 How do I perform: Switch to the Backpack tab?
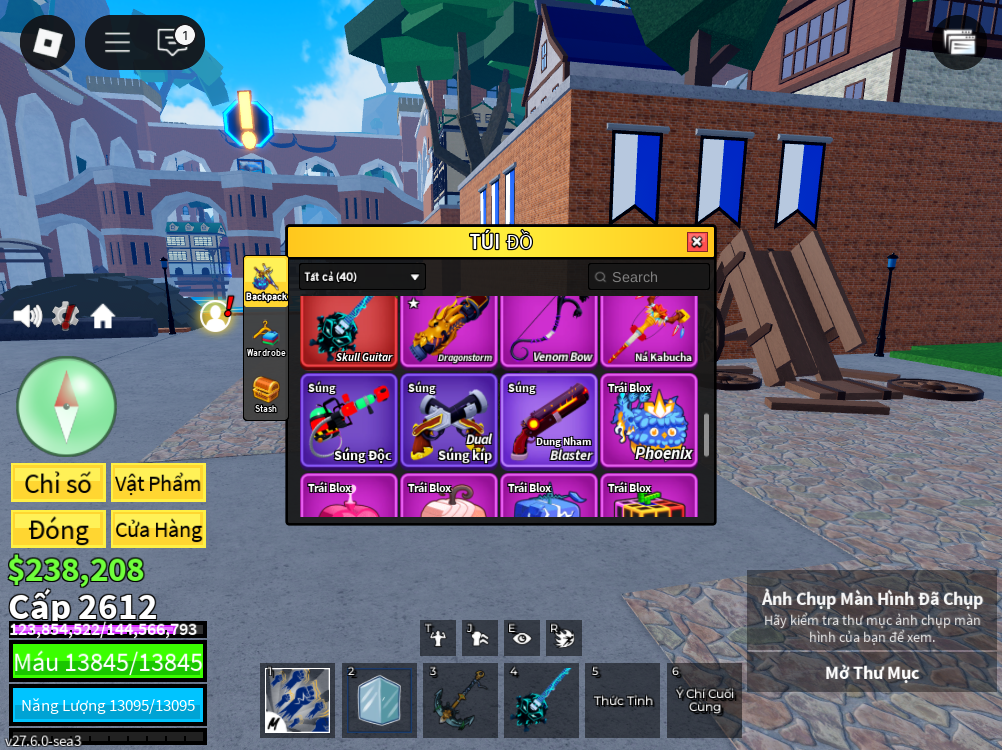[x=266, y=282]
